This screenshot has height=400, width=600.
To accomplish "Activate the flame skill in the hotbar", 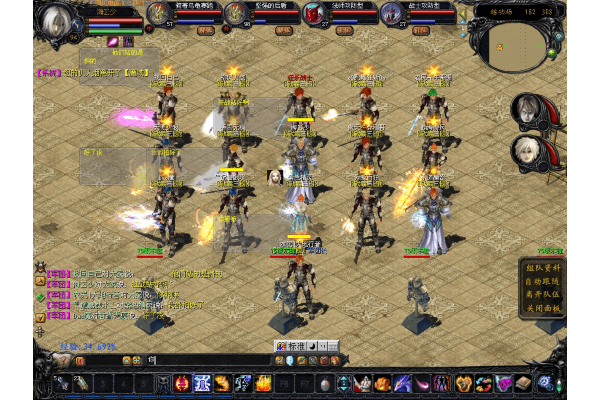I will pyautogui.click(x=264, y=382).
